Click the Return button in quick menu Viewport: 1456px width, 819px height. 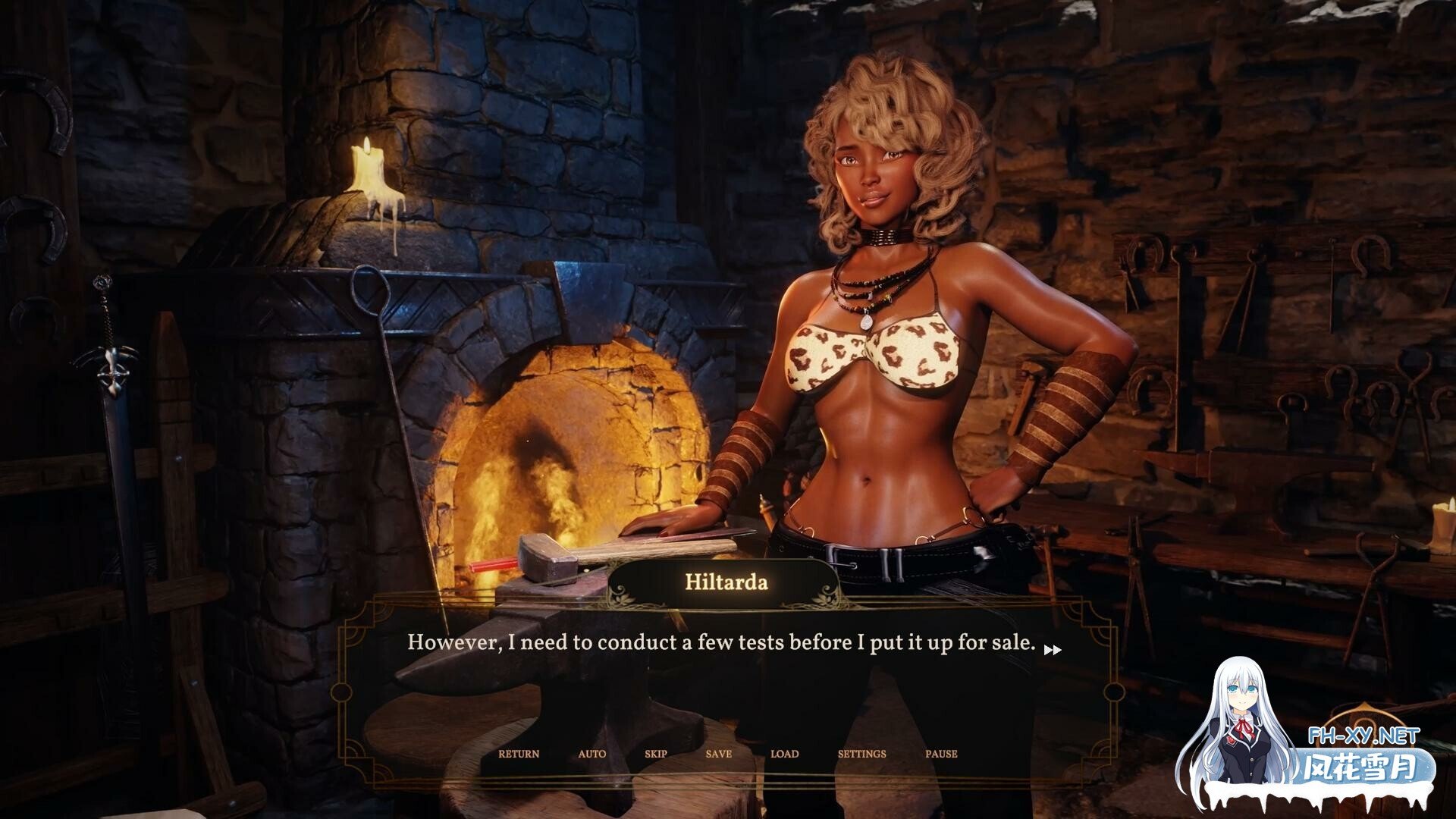tap(519, 754)
